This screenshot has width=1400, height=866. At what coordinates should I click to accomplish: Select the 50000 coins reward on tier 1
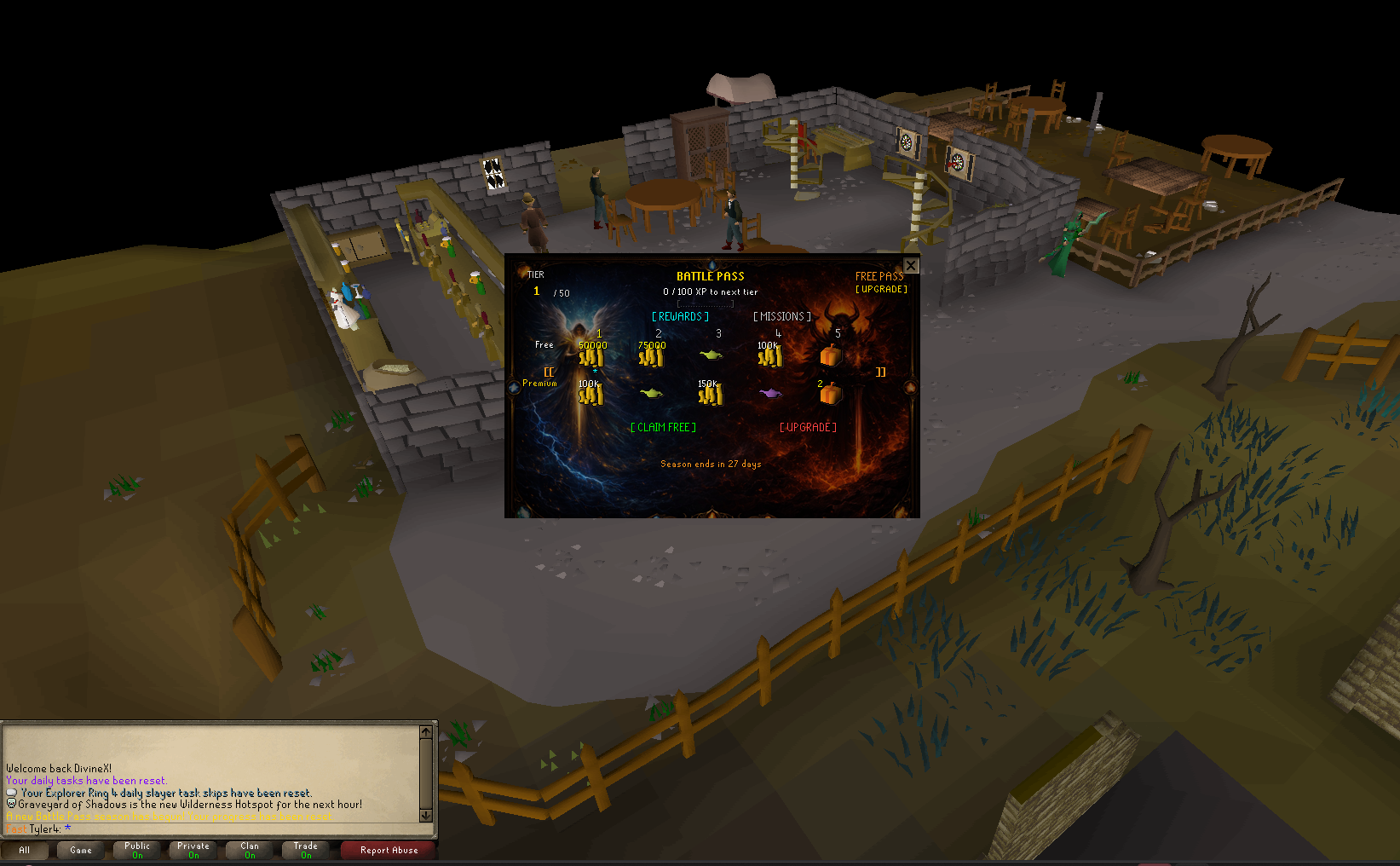(591, 355)
